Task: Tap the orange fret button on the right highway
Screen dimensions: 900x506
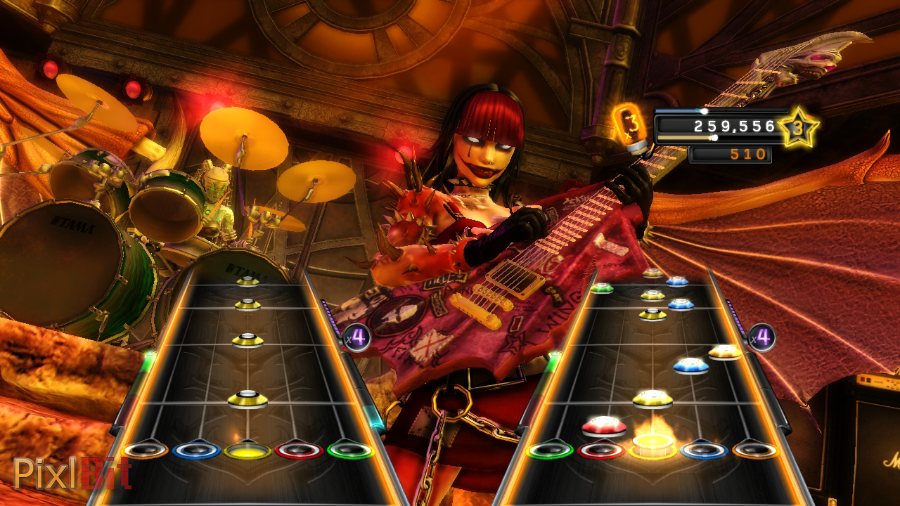Action: [755, 450]
